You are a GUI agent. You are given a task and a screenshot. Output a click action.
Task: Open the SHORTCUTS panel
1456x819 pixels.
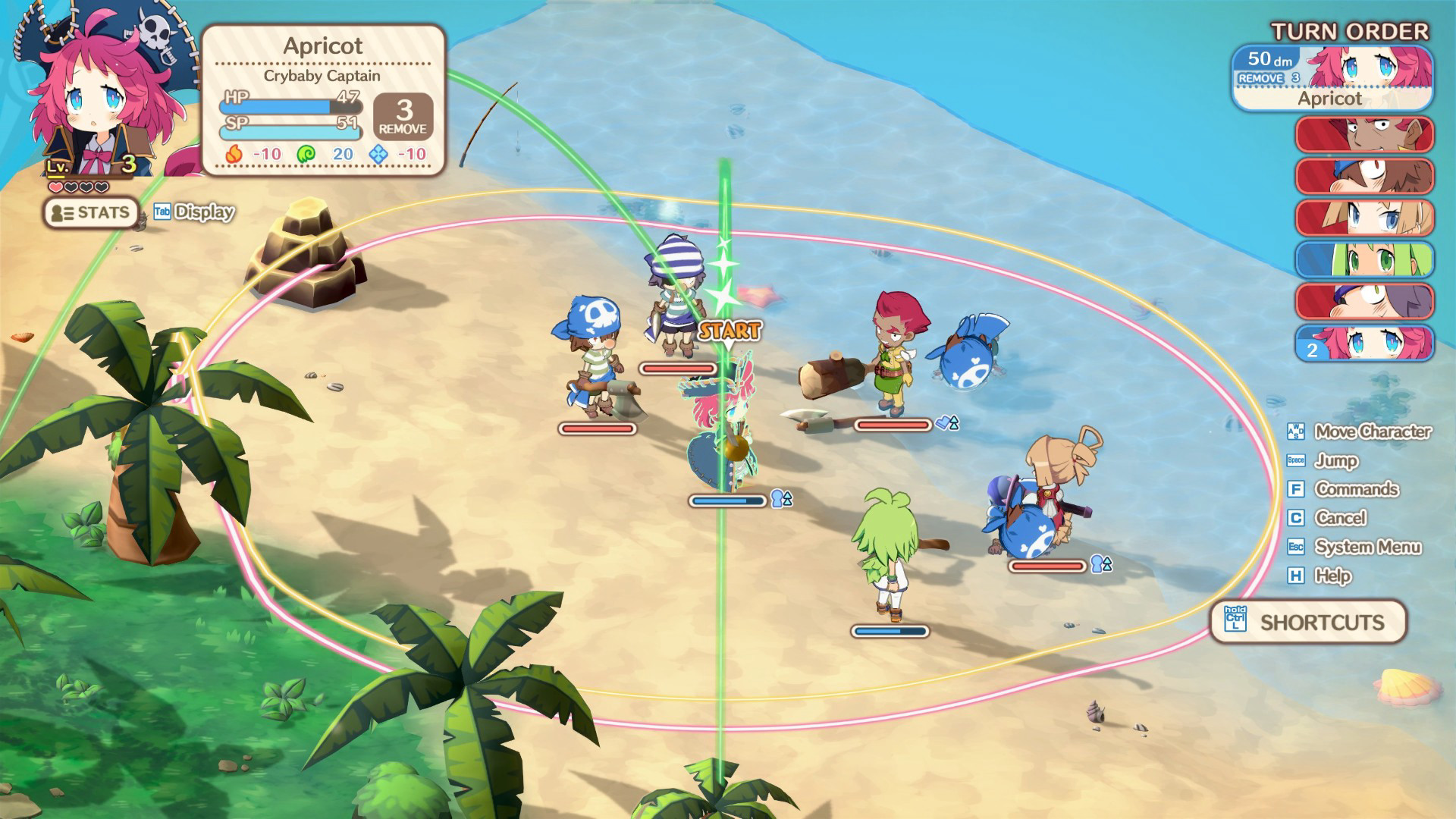click(1309, 623)
